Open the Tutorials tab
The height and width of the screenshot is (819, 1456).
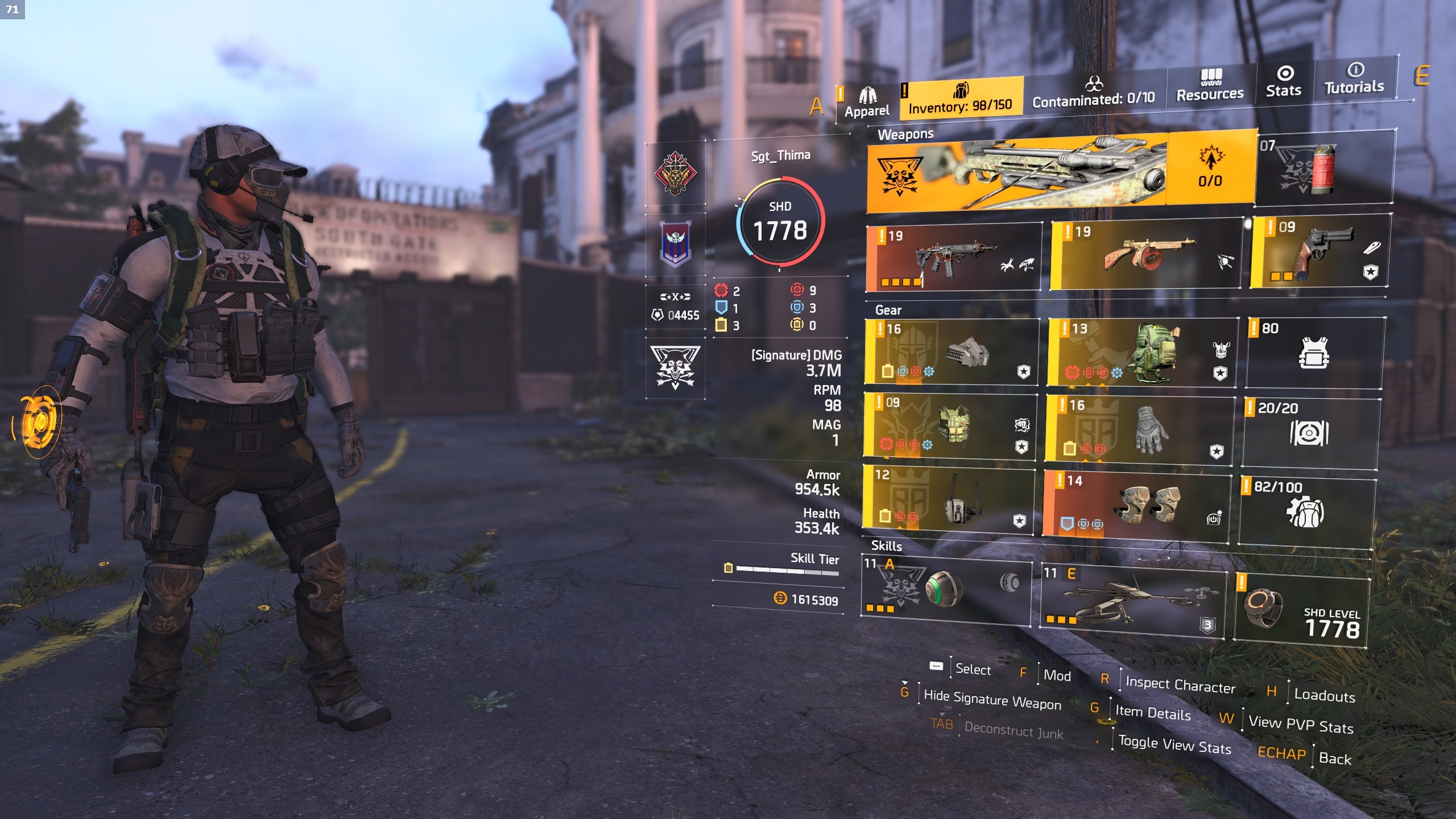pos(1354,79)
